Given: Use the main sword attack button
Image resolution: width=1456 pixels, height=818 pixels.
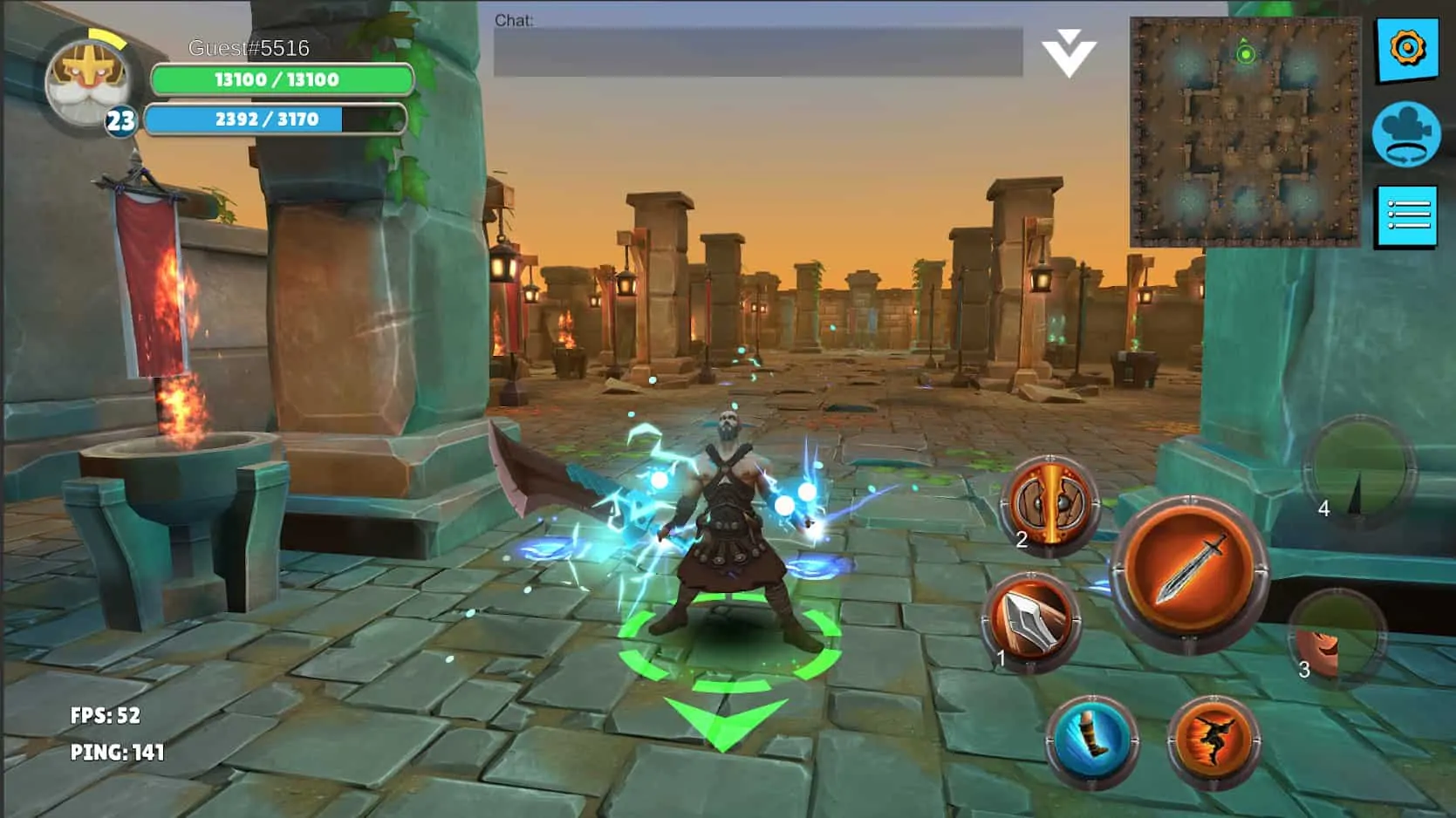Looking at the screenshot, I should (1190, 572).
